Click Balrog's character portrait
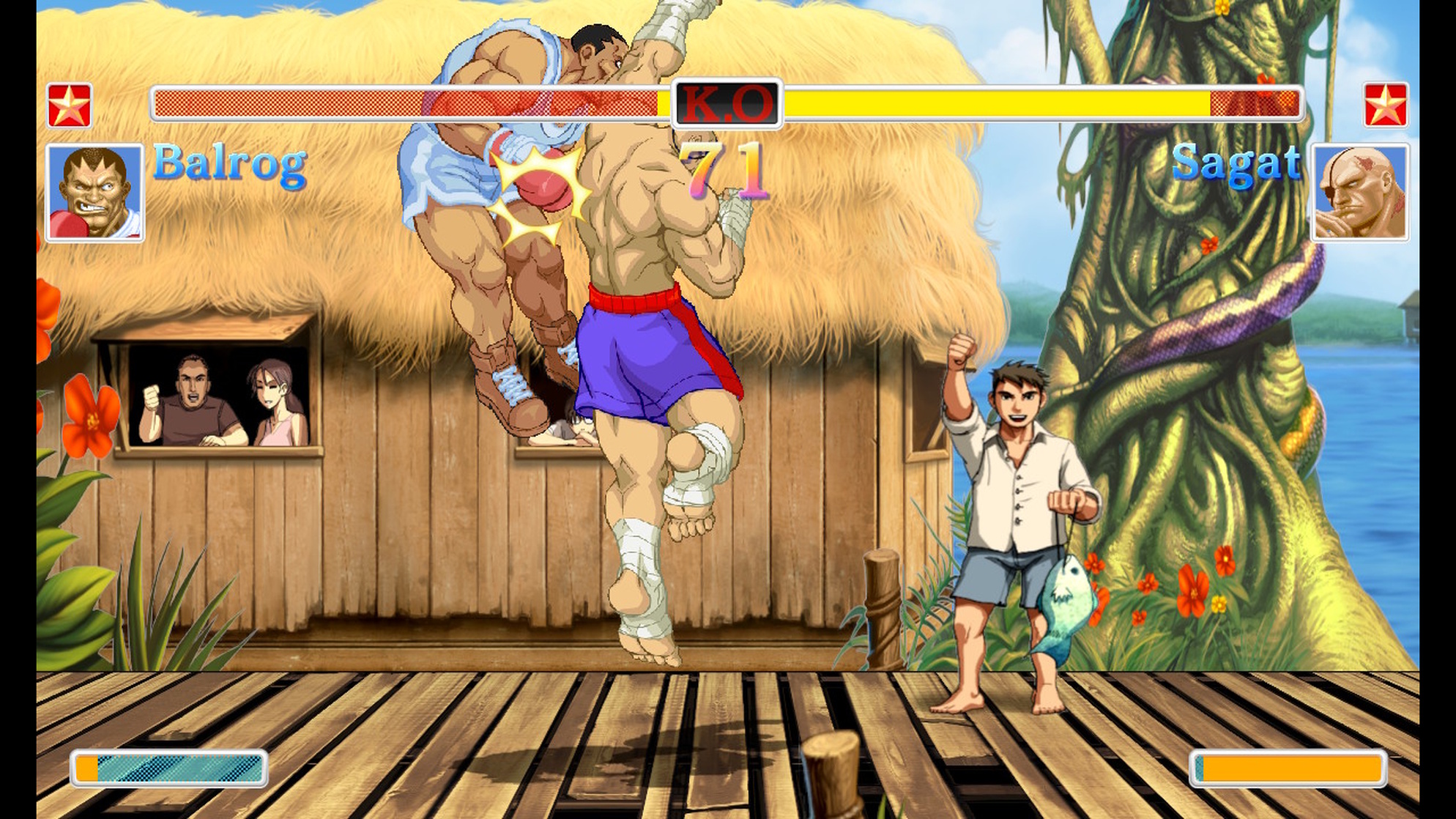The height and width of the screenshot is (819, 1456). point(96,193)
